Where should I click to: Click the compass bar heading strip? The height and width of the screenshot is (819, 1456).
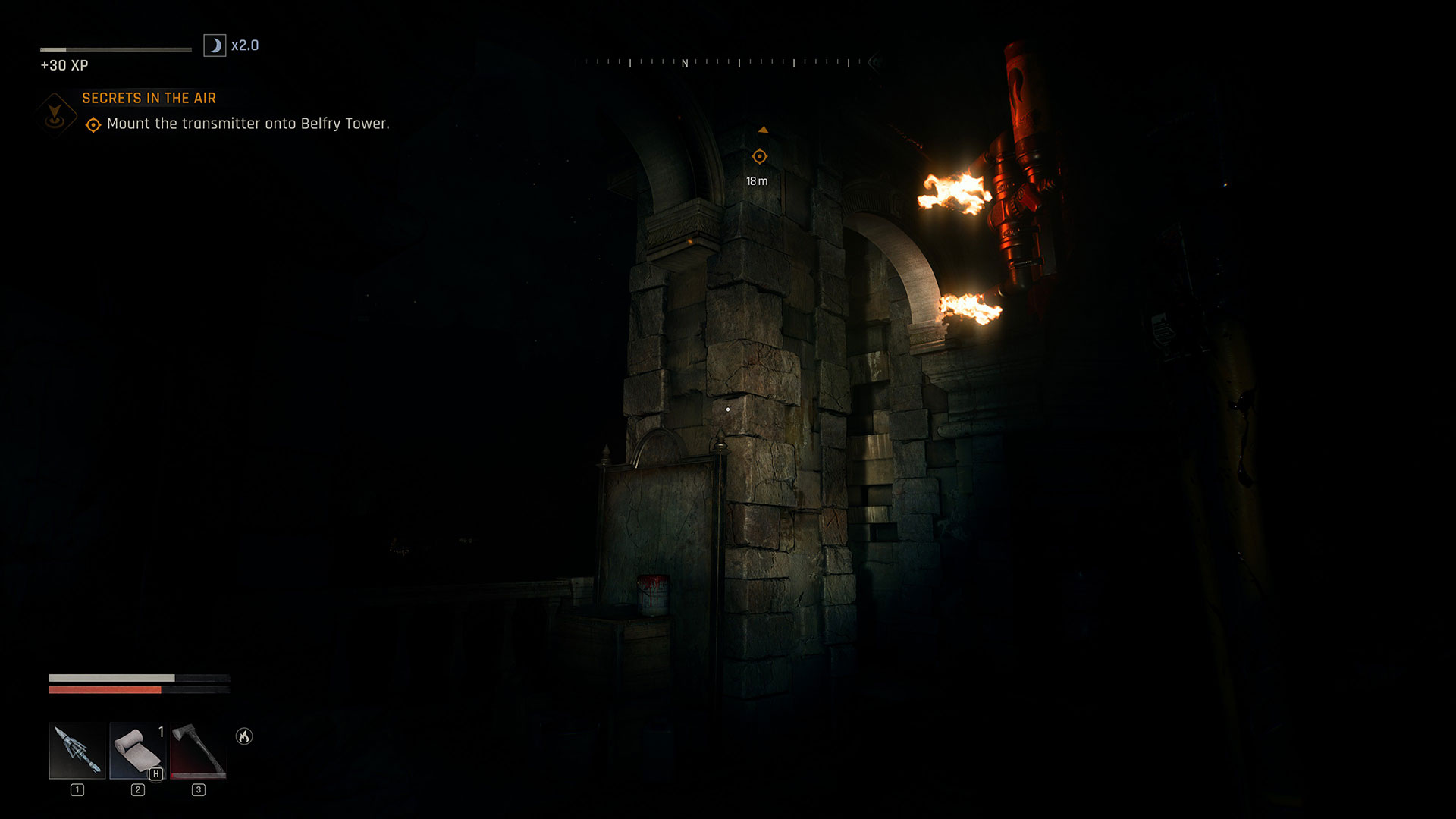[x=726, y=63]
